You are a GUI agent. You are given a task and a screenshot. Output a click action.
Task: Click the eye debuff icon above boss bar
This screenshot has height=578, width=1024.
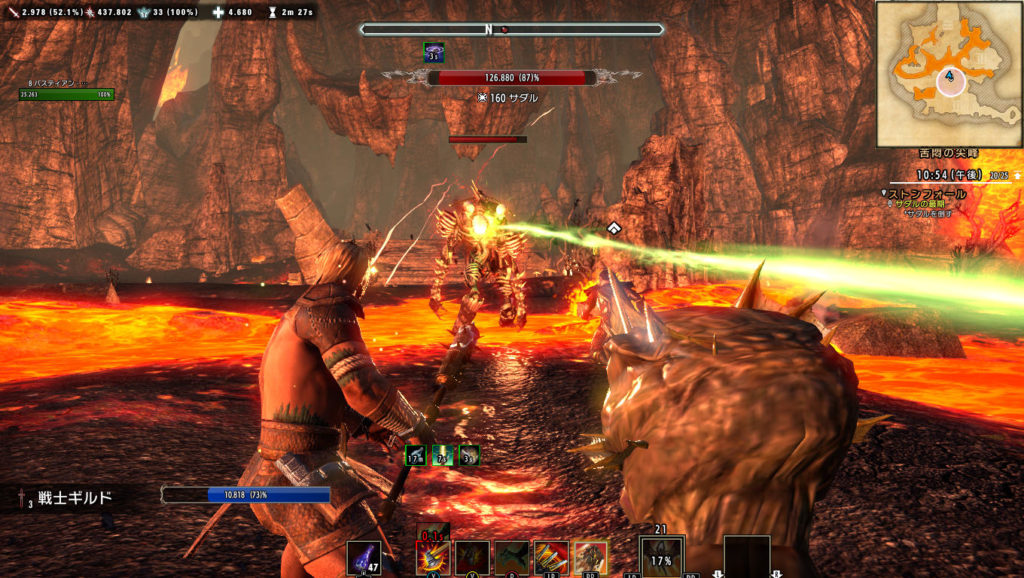click(x=435, y=52)
